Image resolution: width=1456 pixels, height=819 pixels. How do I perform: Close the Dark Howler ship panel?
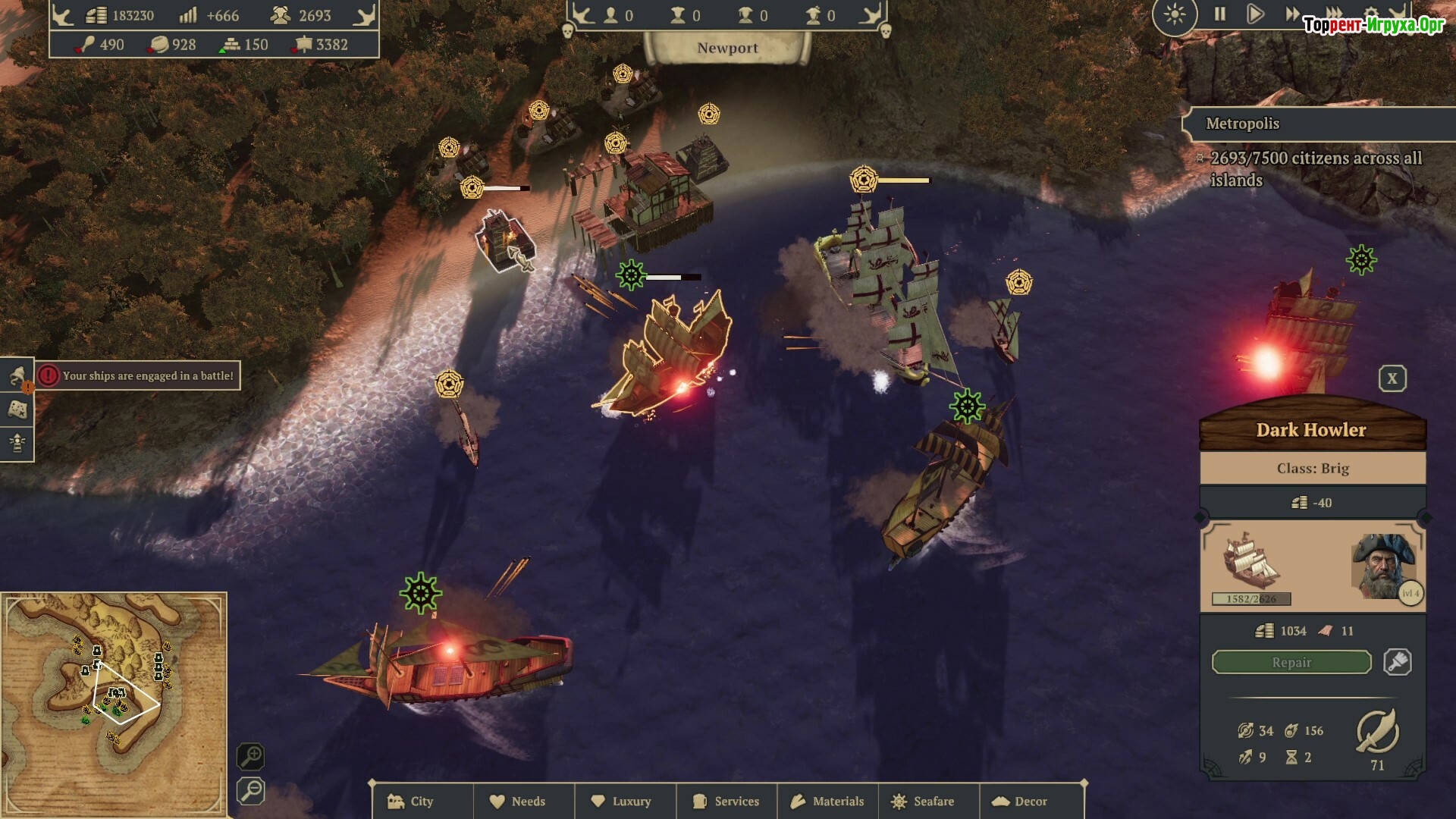click(1392, 378)
